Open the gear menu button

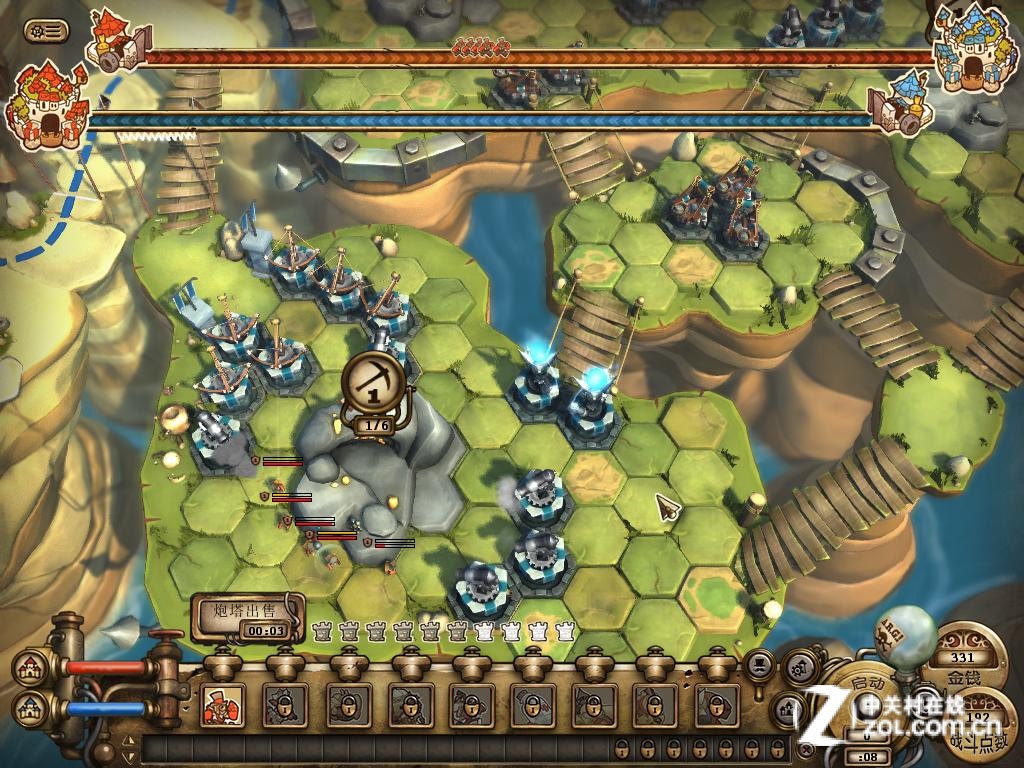tap(46, 31)
